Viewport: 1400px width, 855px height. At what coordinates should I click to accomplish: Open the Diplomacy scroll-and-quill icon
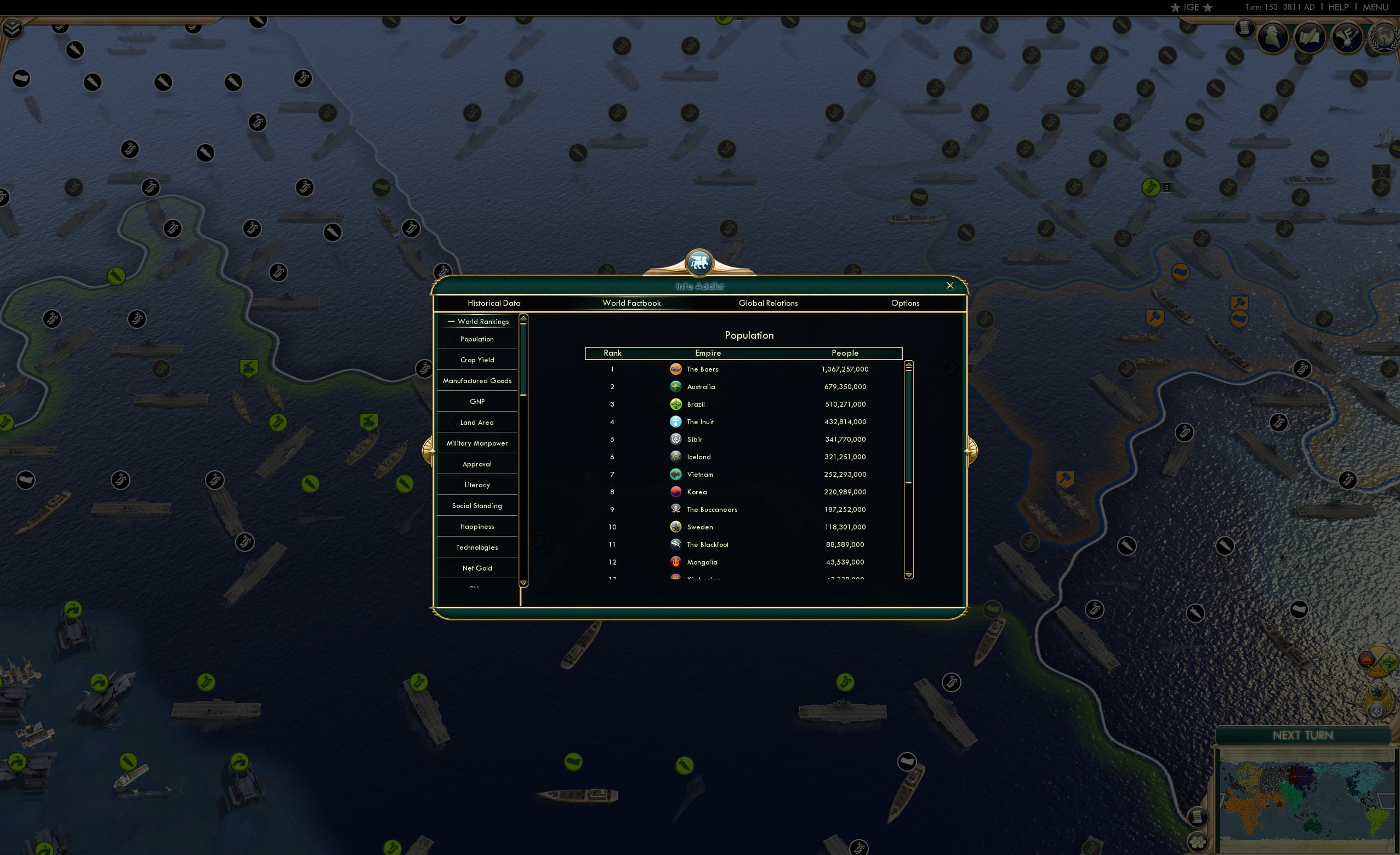(1310, 36)
